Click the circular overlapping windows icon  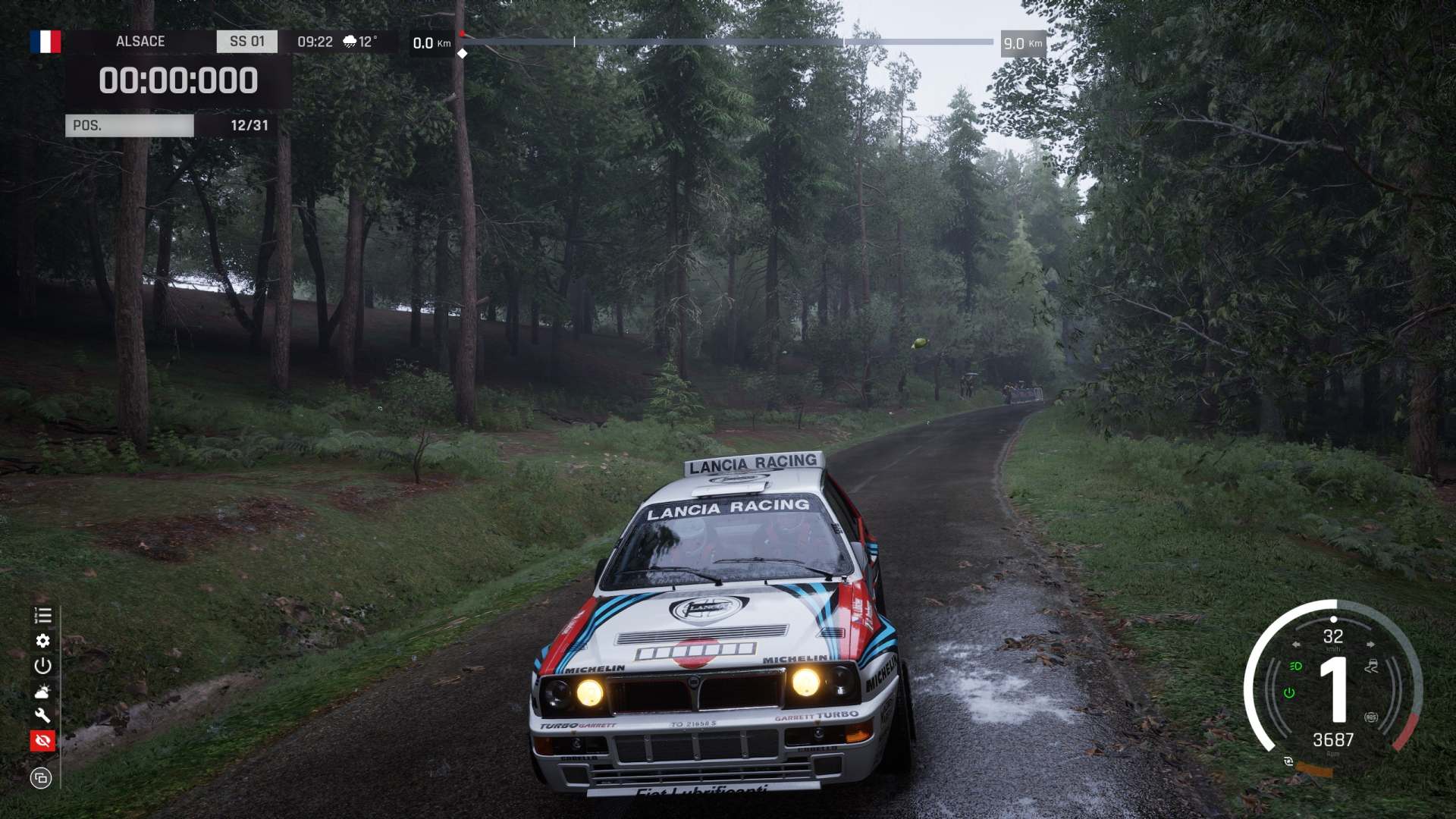click(41, 778)
